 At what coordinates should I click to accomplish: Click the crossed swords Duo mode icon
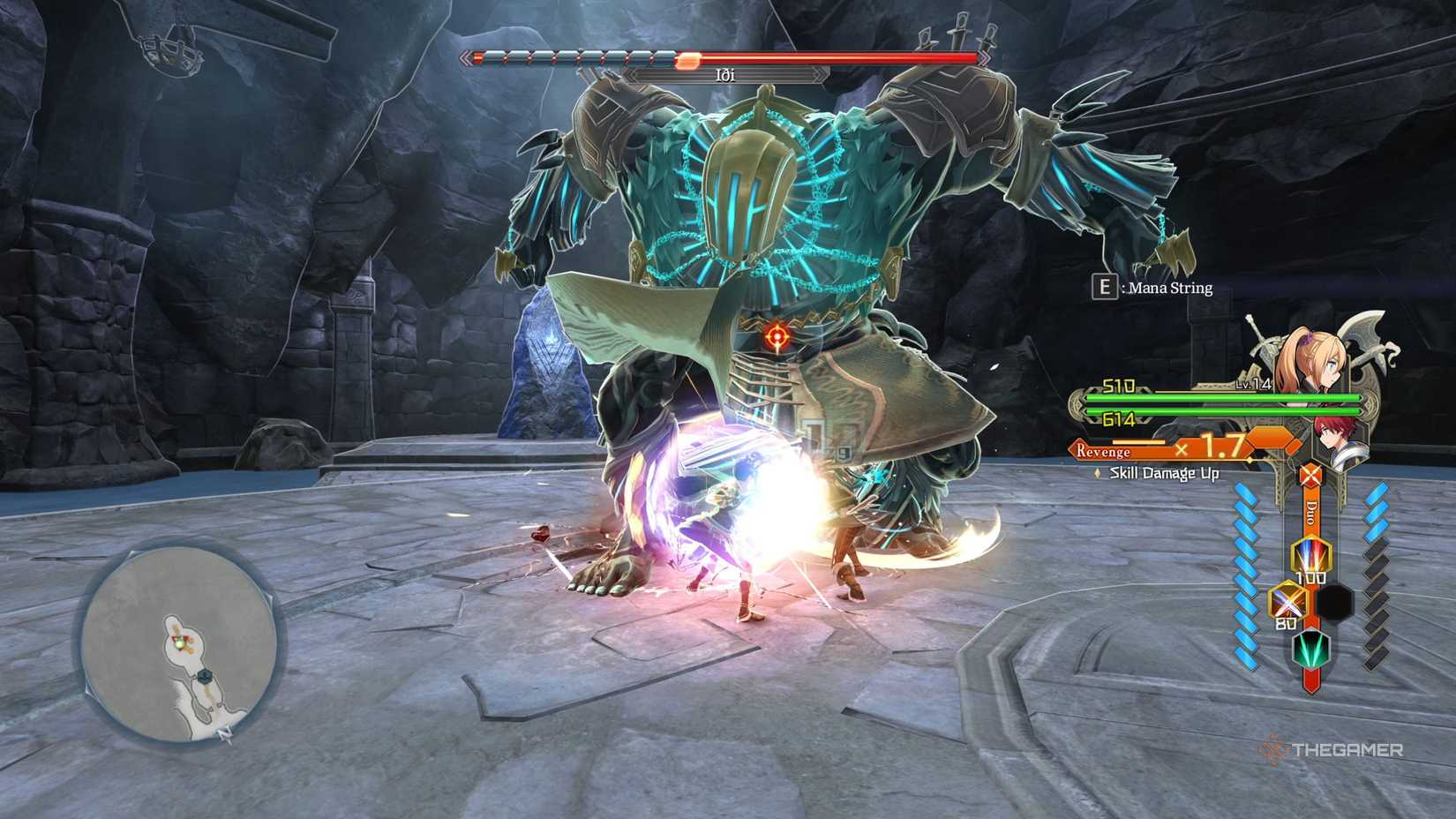pyautogui.click(x=1311, y=477)
